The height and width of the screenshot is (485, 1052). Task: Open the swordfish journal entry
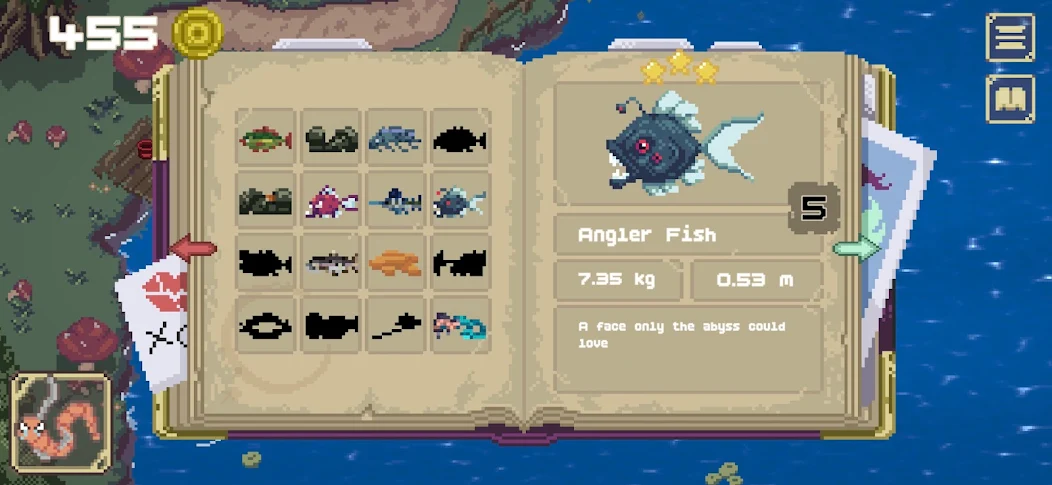coord(396,201)
